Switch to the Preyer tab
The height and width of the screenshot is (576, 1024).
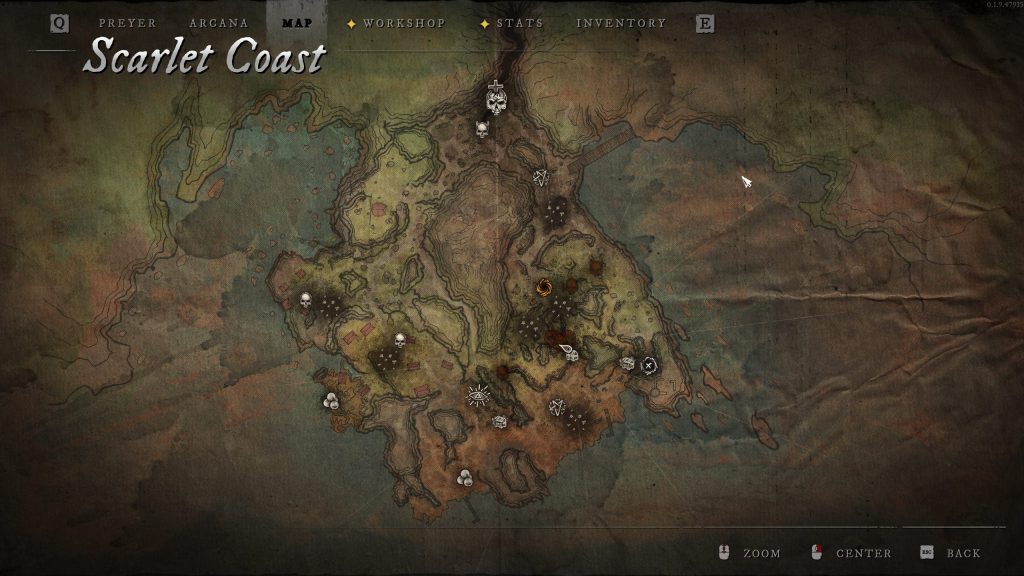tap(127, 23)
